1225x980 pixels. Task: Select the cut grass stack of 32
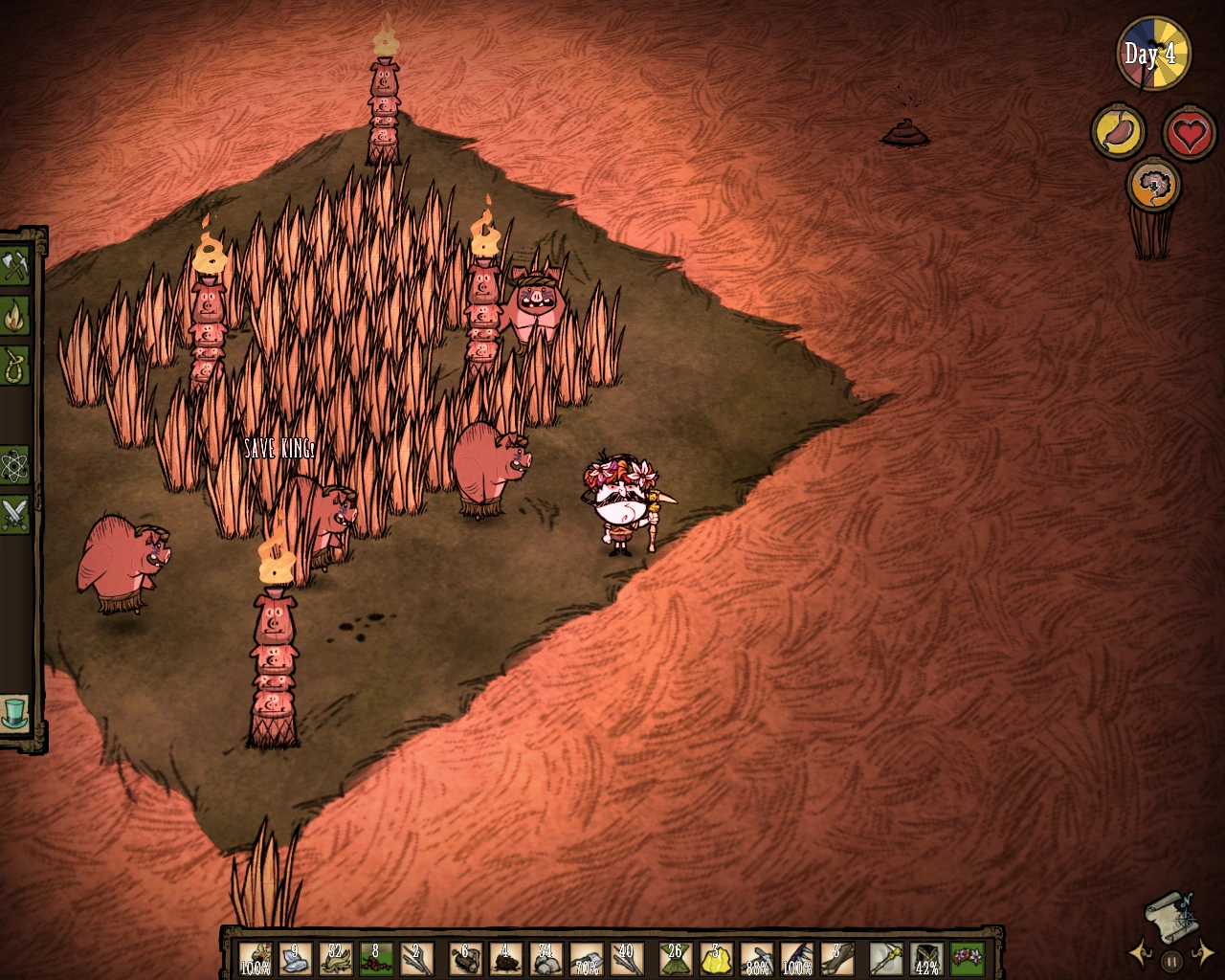[334, 957]
